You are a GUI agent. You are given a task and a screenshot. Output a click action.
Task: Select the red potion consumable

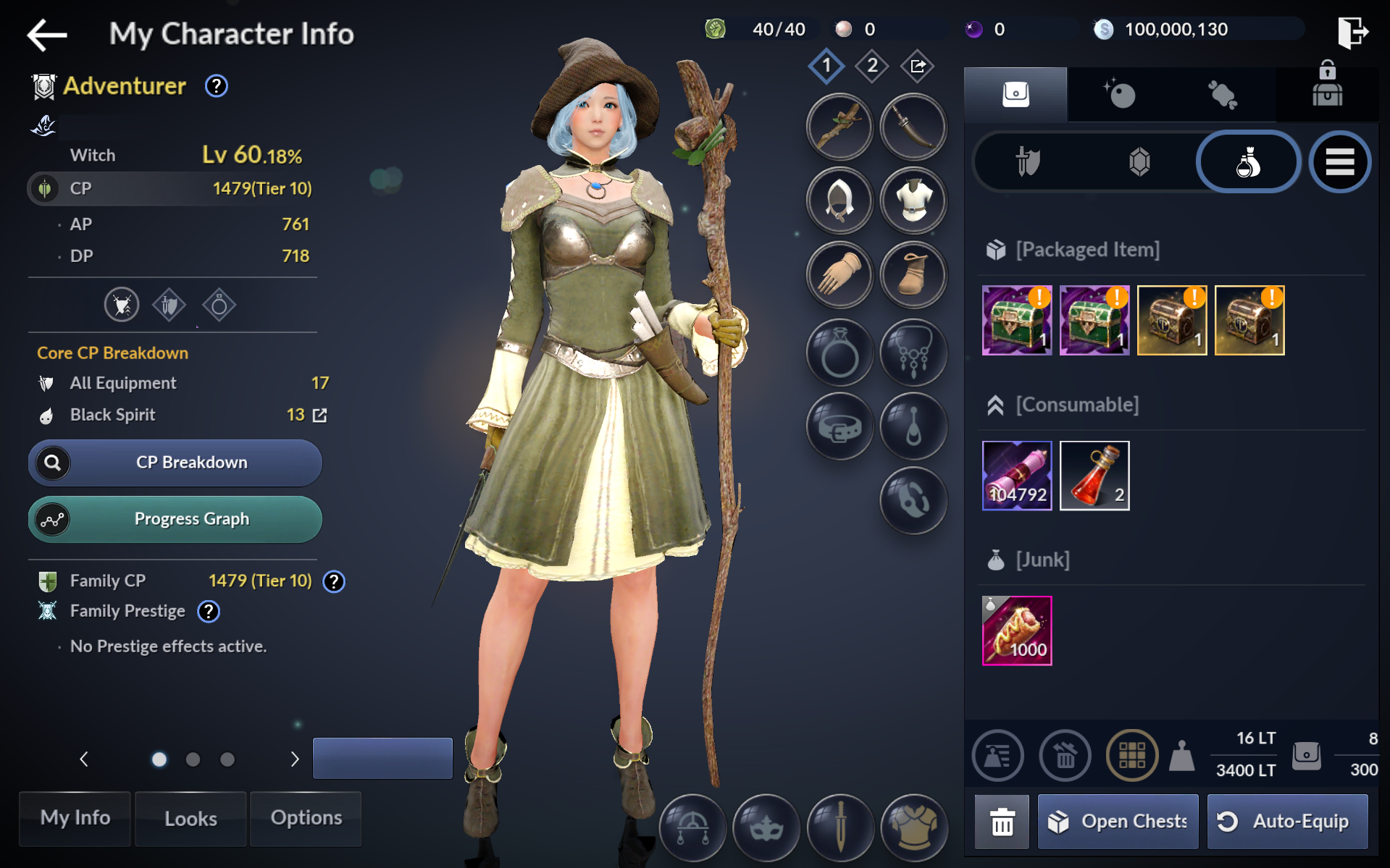(1094, 476)
